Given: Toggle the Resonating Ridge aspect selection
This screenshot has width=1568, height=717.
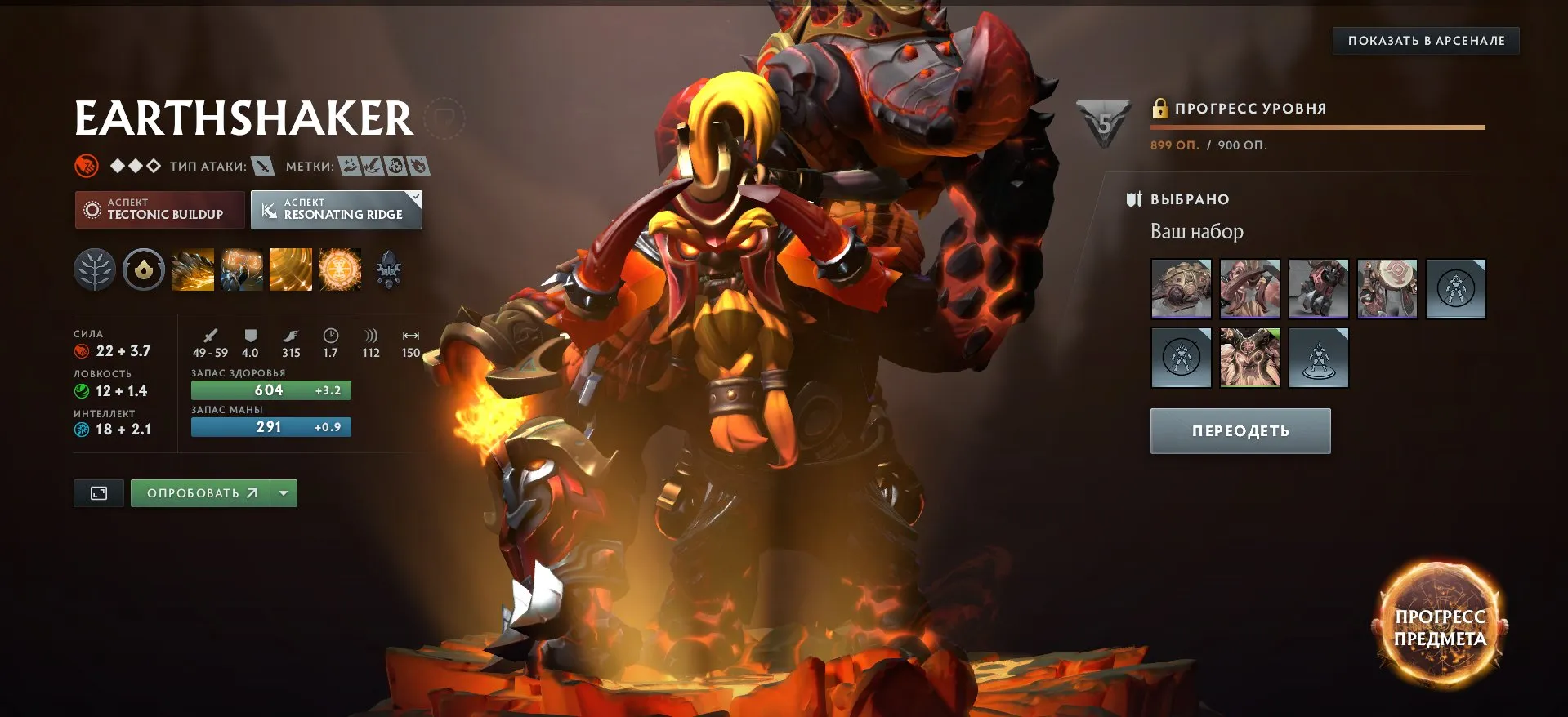Looking at the screenshot, I should [x=336, y=210].
